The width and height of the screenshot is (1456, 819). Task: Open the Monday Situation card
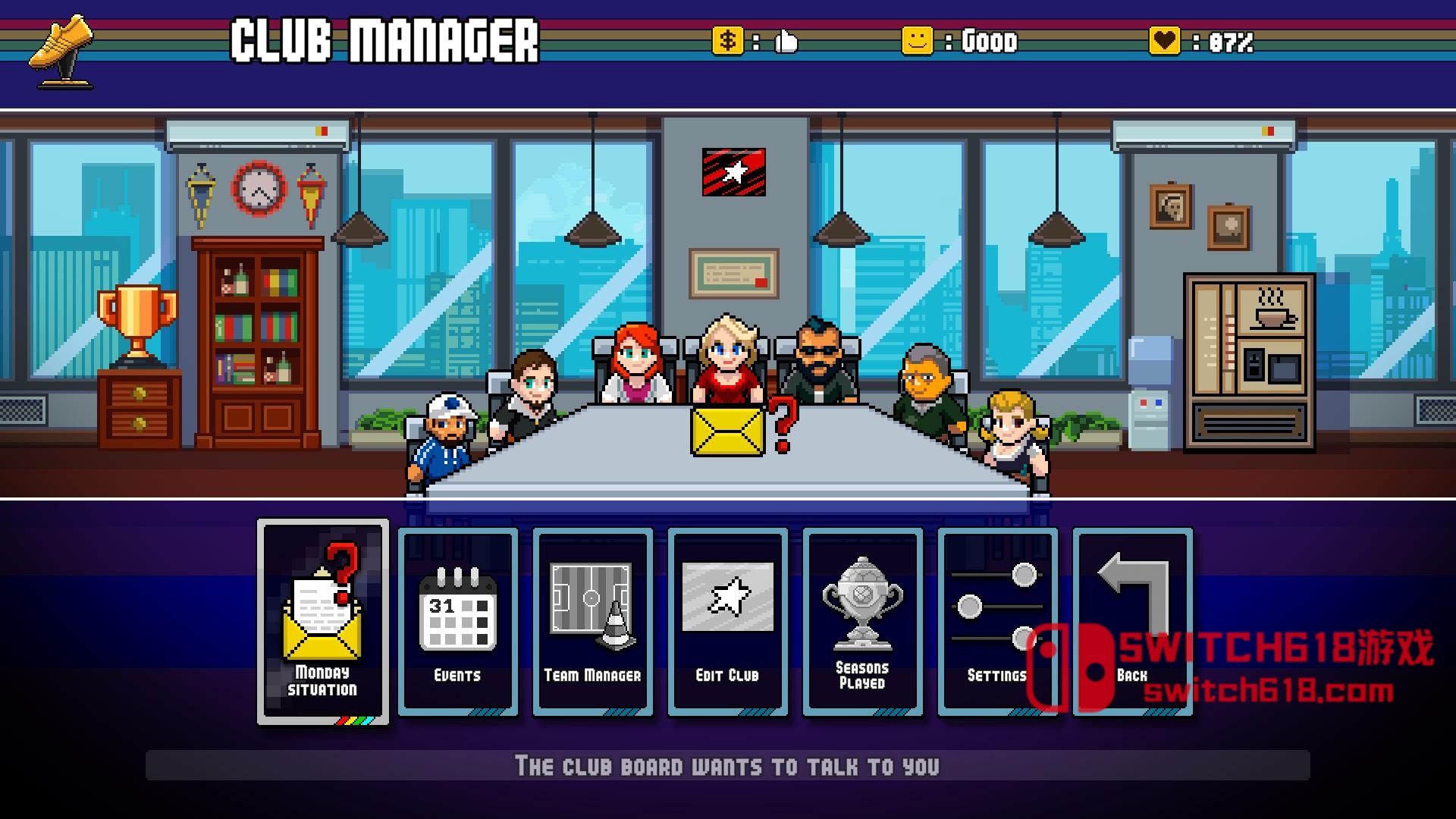pyautogui.click(x=323, y=622)
